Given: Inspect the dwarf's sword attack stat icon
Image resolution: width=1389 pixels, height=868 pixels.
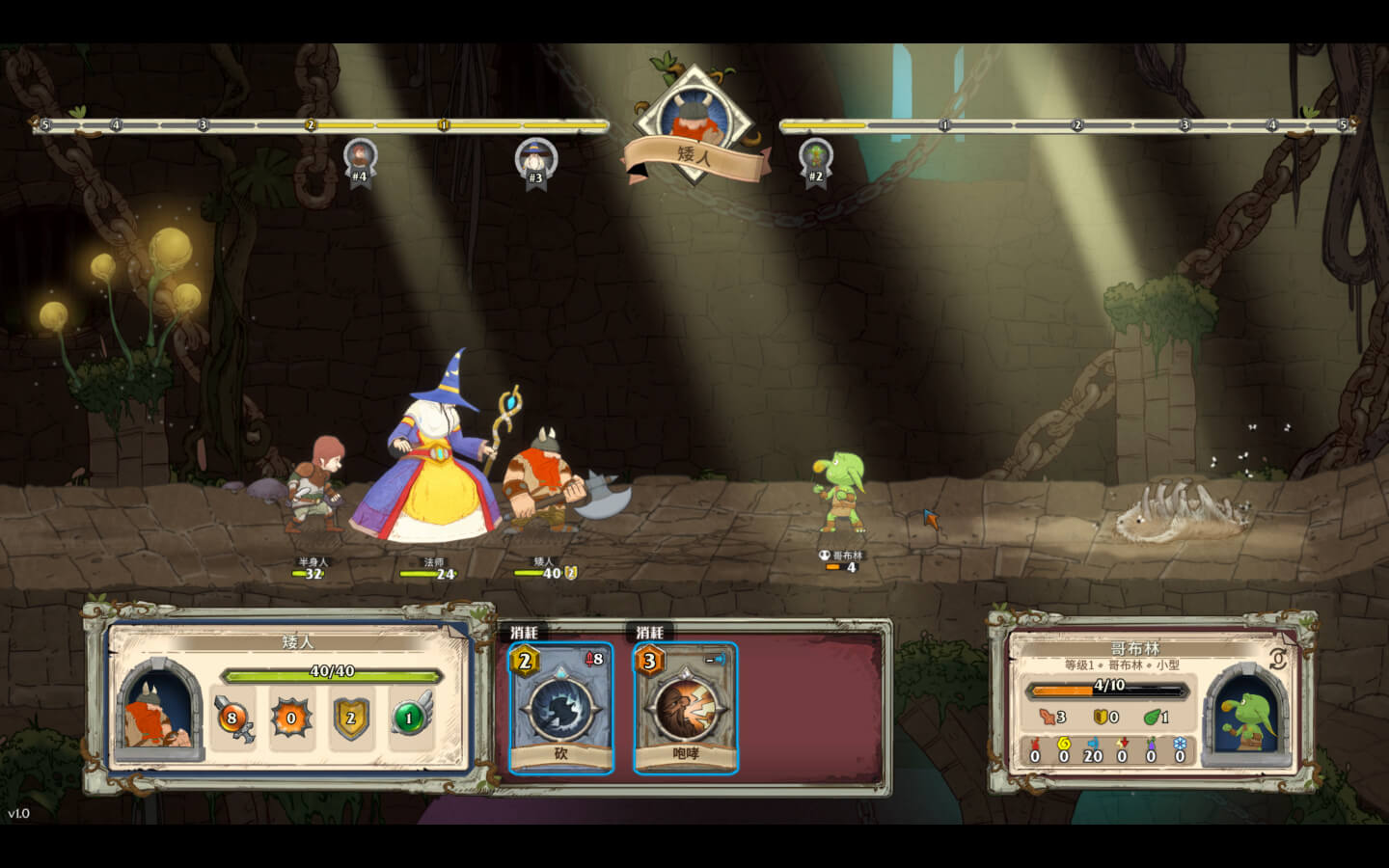Looking at the screenshot, I should (233, 718).
